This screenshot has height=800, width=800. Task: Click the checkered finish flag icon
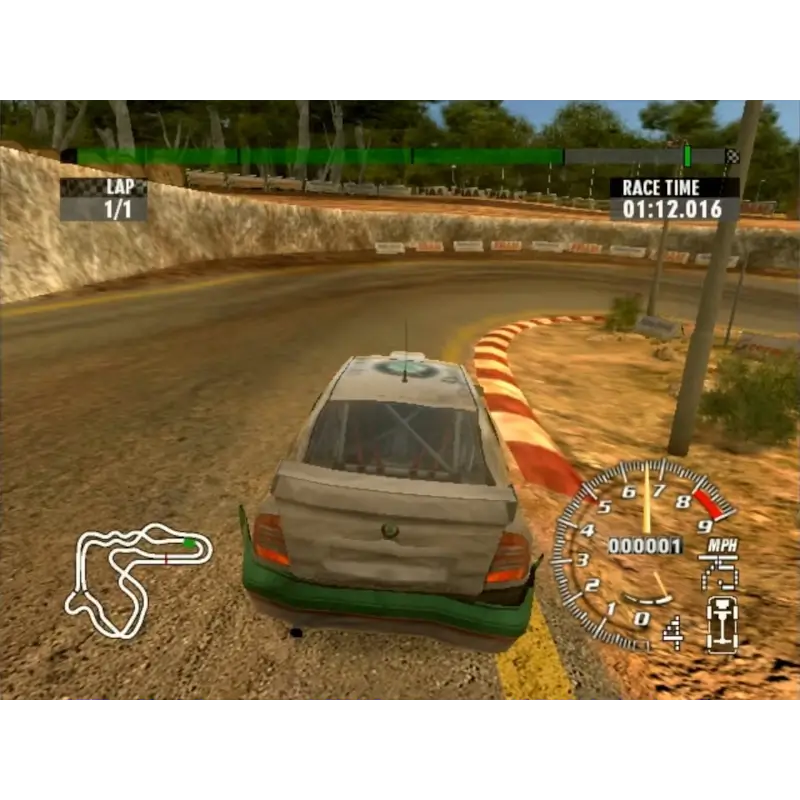732,156
